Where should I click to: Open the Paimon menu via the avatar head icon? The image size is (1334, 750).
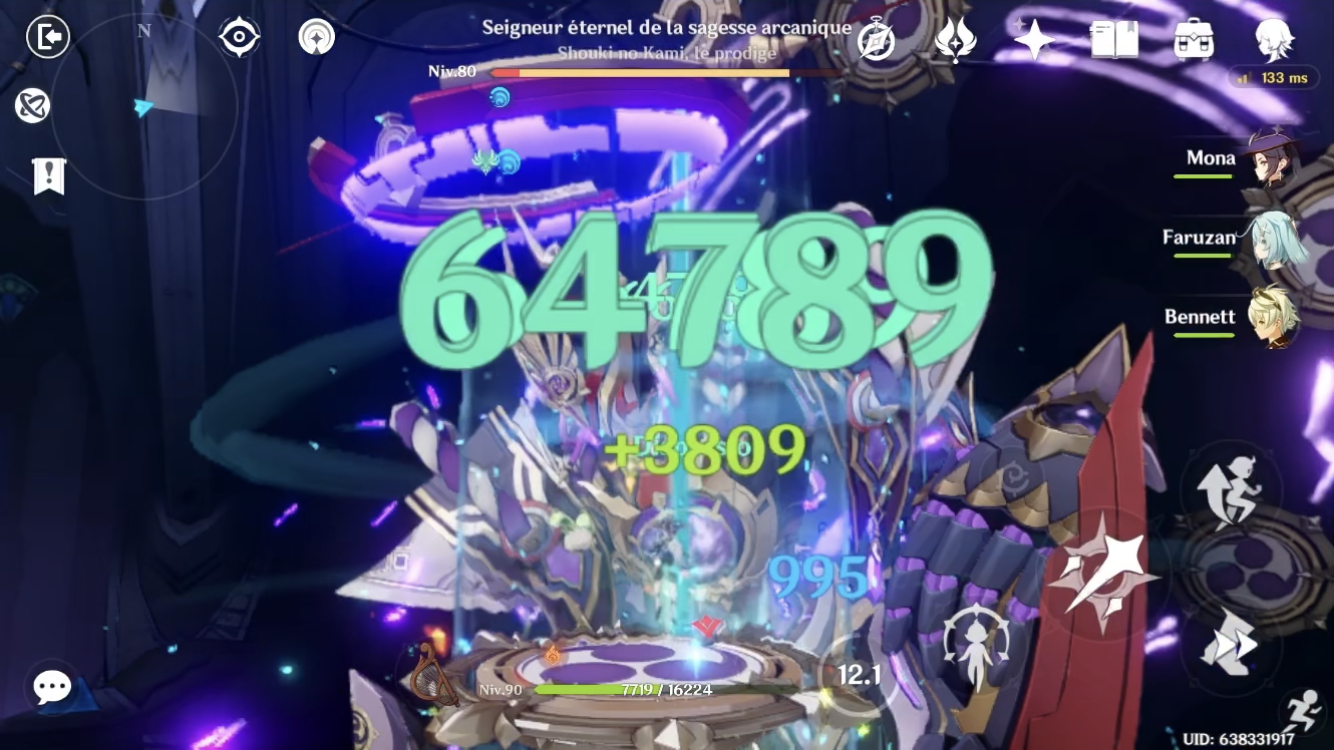[1277, 38]
